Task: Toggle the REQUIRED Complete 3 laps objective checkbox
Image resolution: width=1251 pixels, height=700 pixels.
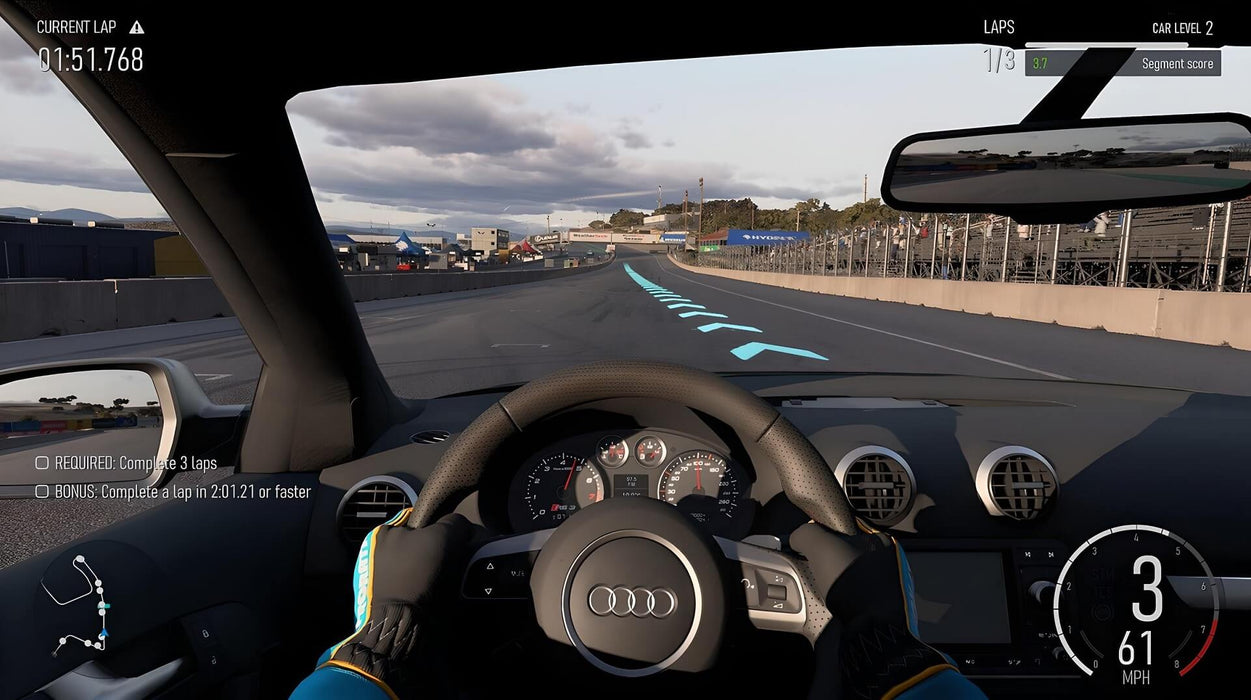Action: click(x=42, y=463)
